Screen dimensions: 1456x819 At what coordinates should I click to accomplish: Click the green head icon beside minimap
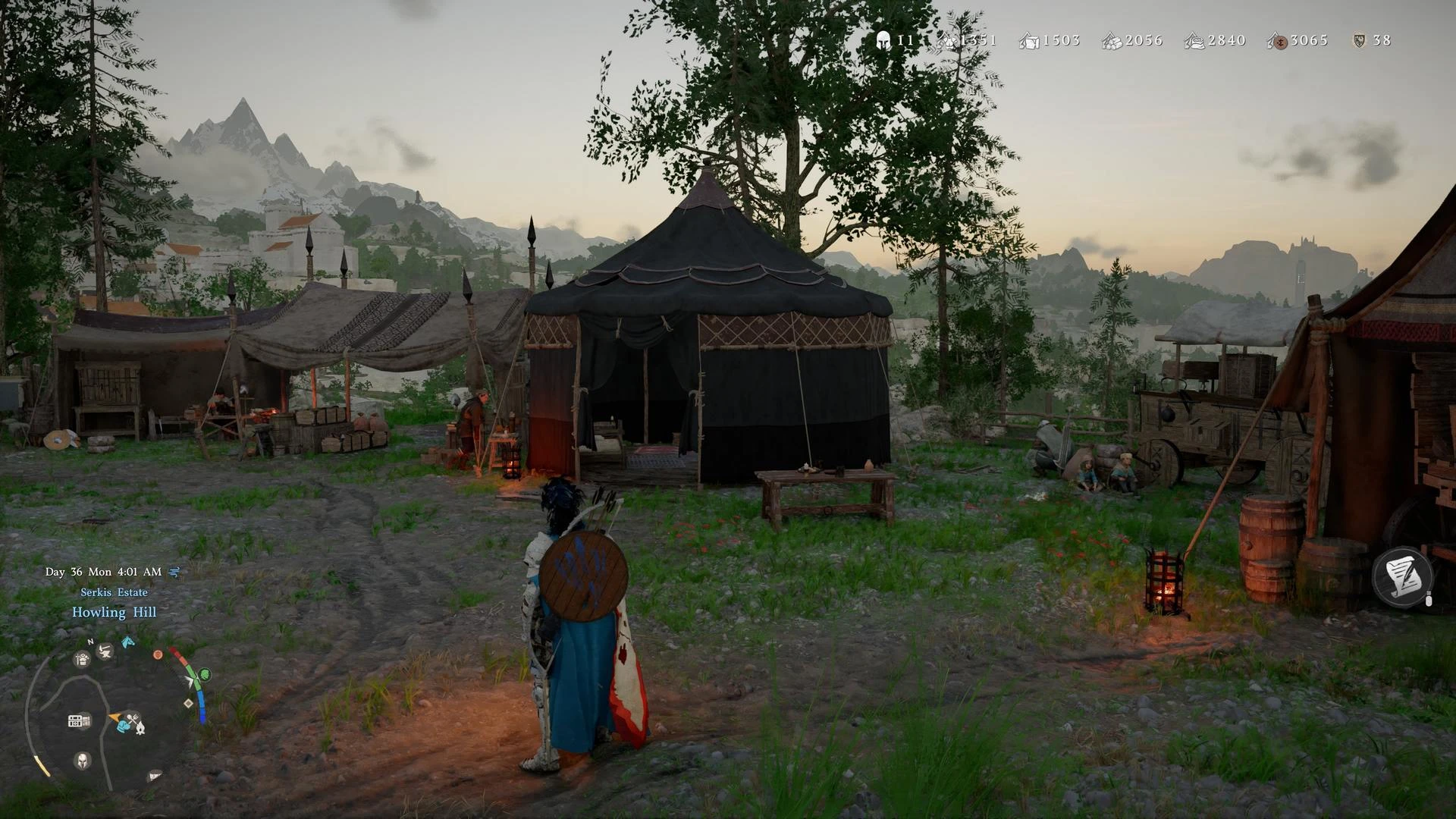click(x=204, y=674)
